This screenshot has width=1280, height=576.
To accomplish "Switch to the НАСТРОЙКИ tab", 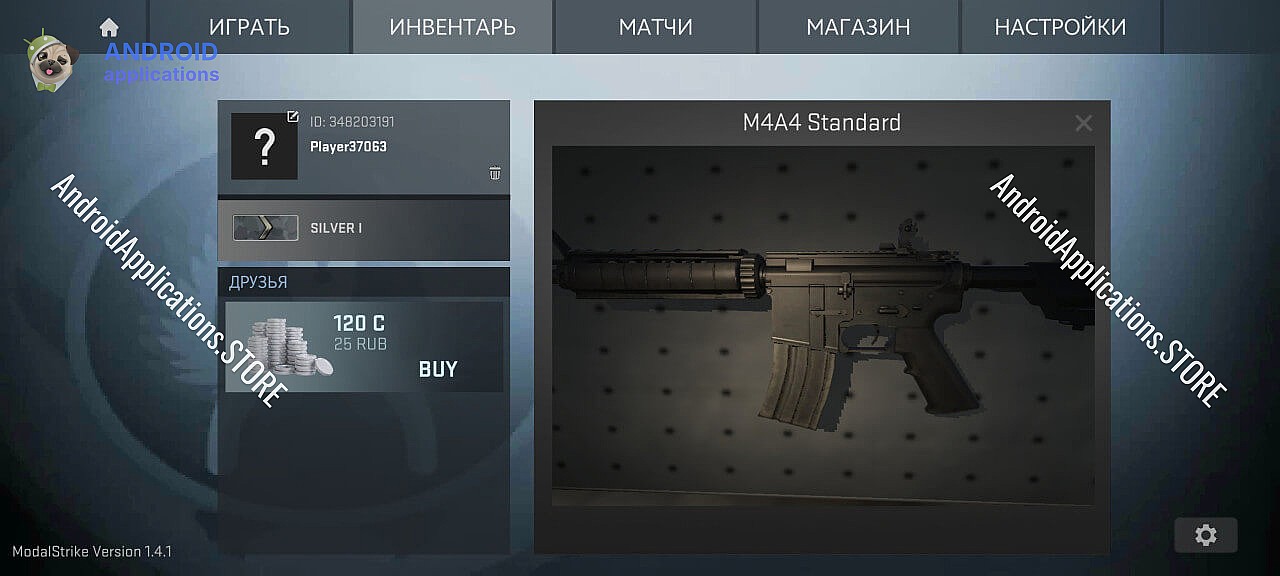I will click(x=1060, y=27).
